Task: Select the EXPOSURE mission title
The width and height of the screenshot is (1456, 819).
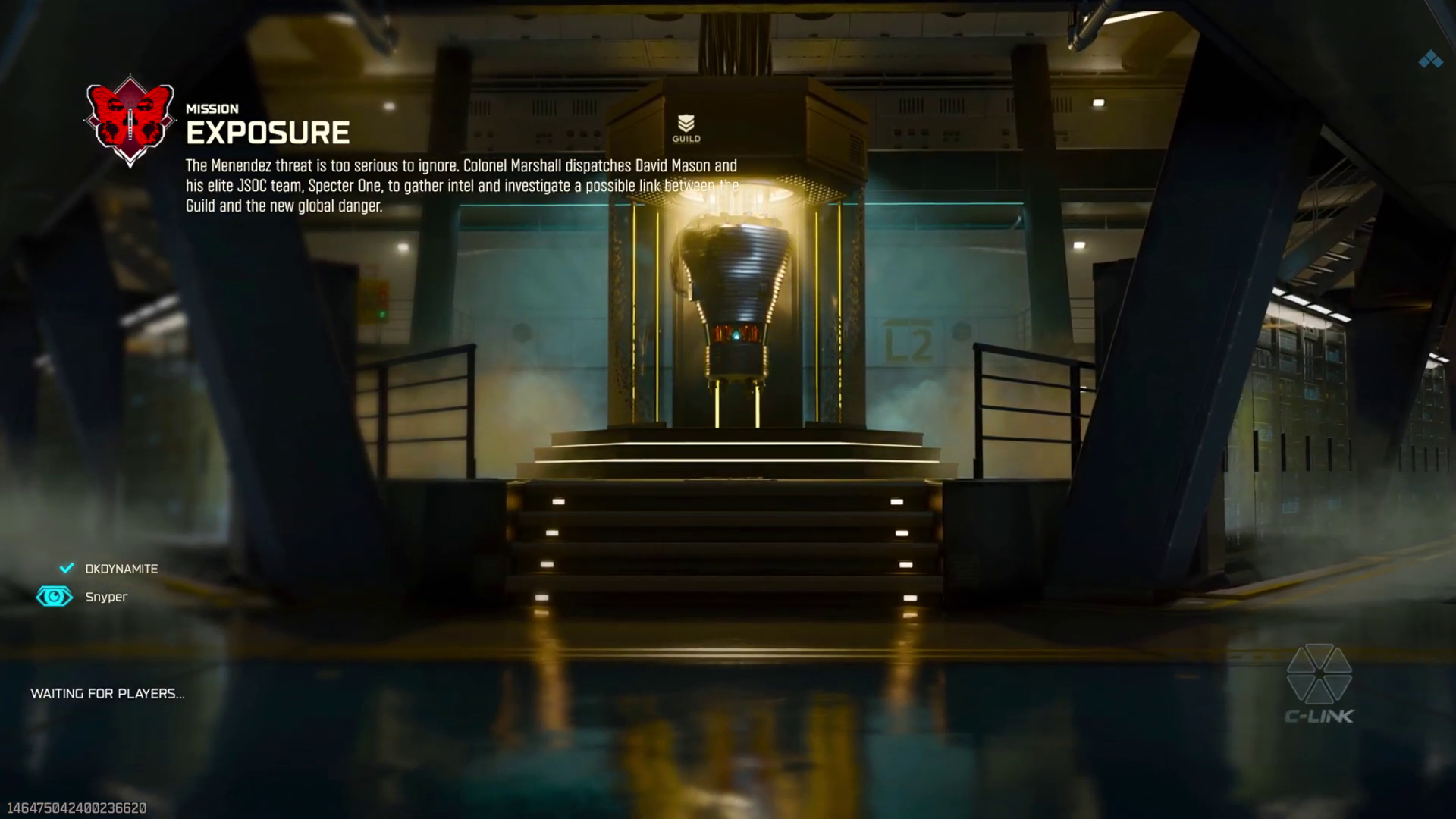Action: (268, 133)
